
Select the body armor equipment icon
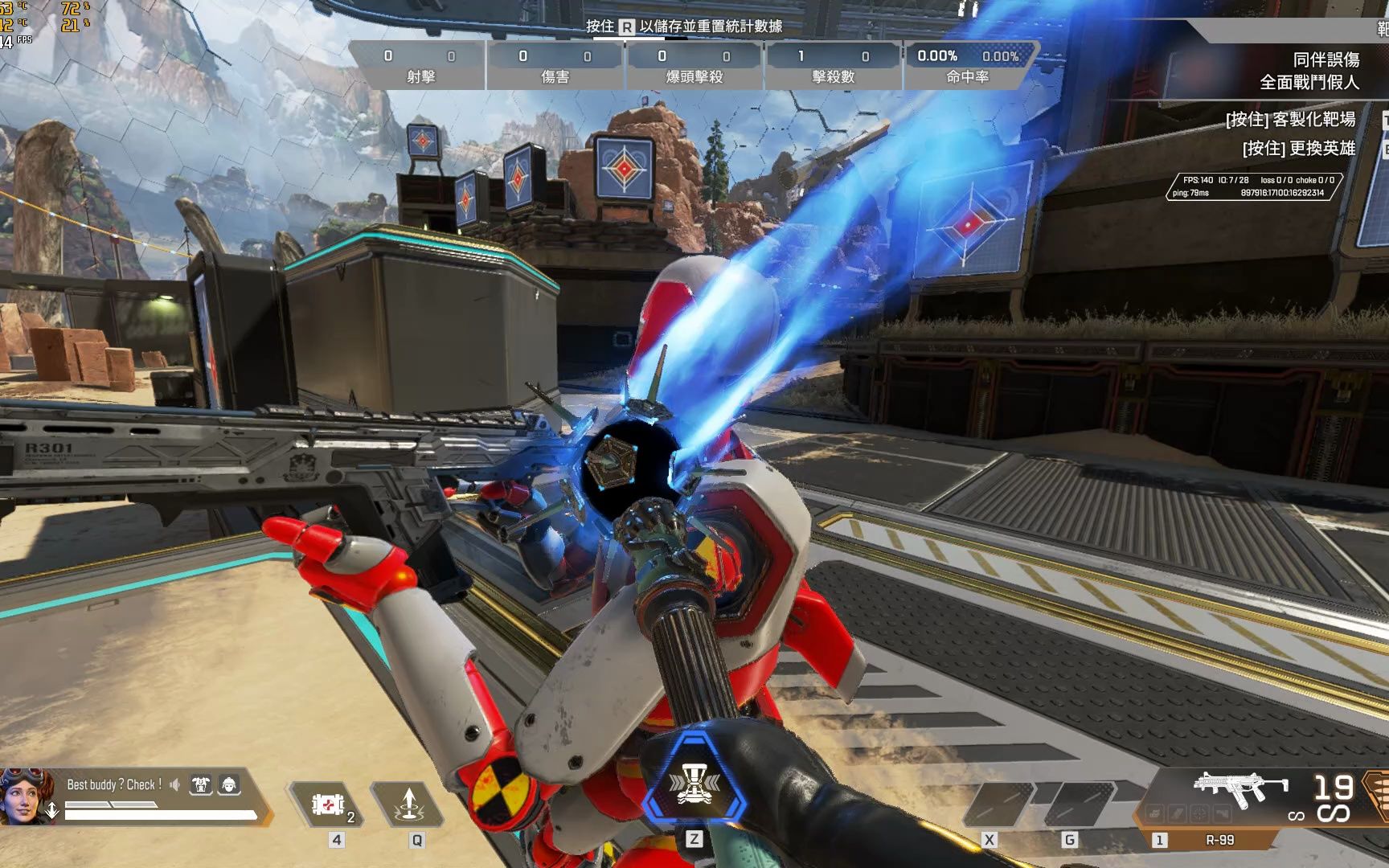(x=201, y=784)
